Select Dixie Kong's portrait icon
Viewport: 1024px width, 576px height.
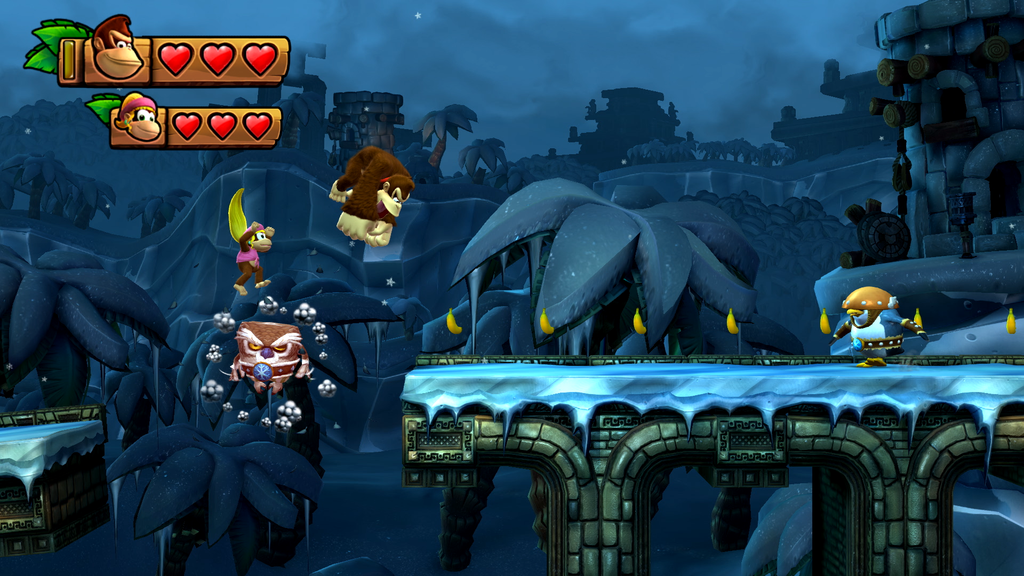138,118
